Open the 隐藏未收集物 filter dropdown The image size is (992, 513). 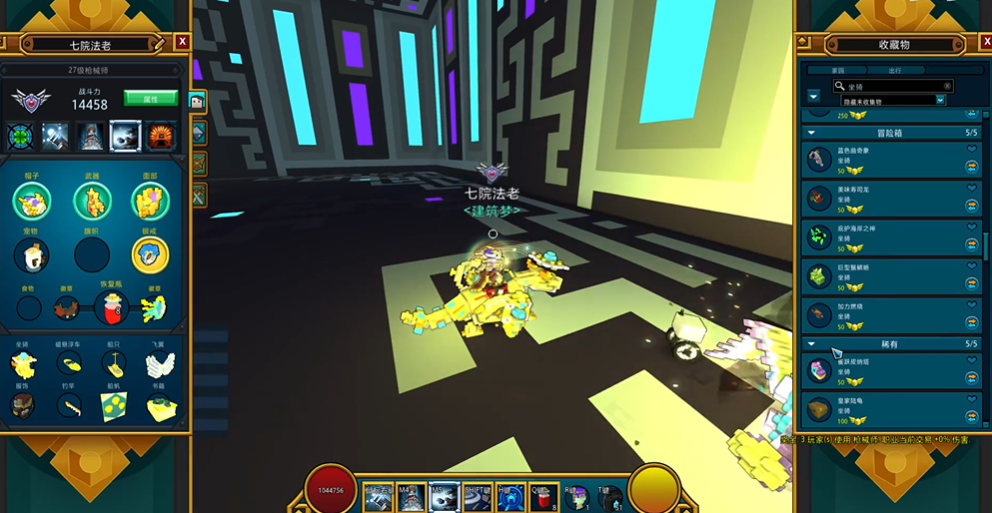pyautogui.click(x=940, y=100)
